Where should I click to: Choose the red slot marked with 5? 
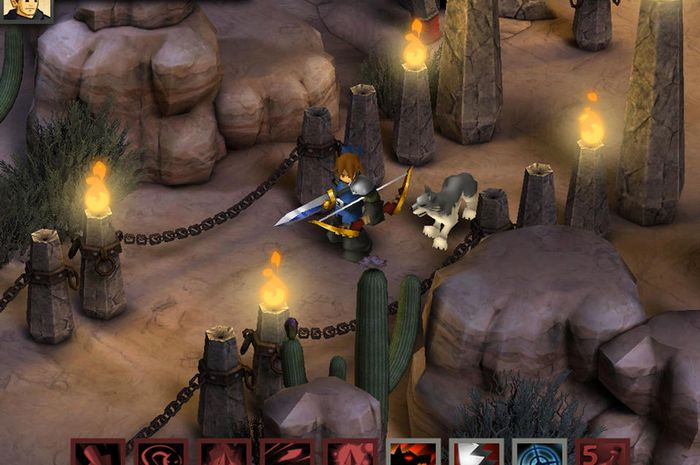(x=602, y=453)
